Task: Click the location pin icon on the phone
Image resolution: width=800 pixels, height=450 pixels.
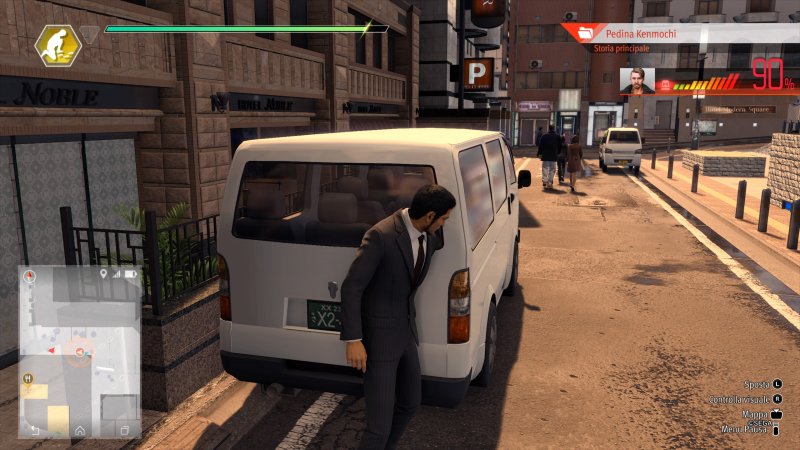Action: [103, 273]
